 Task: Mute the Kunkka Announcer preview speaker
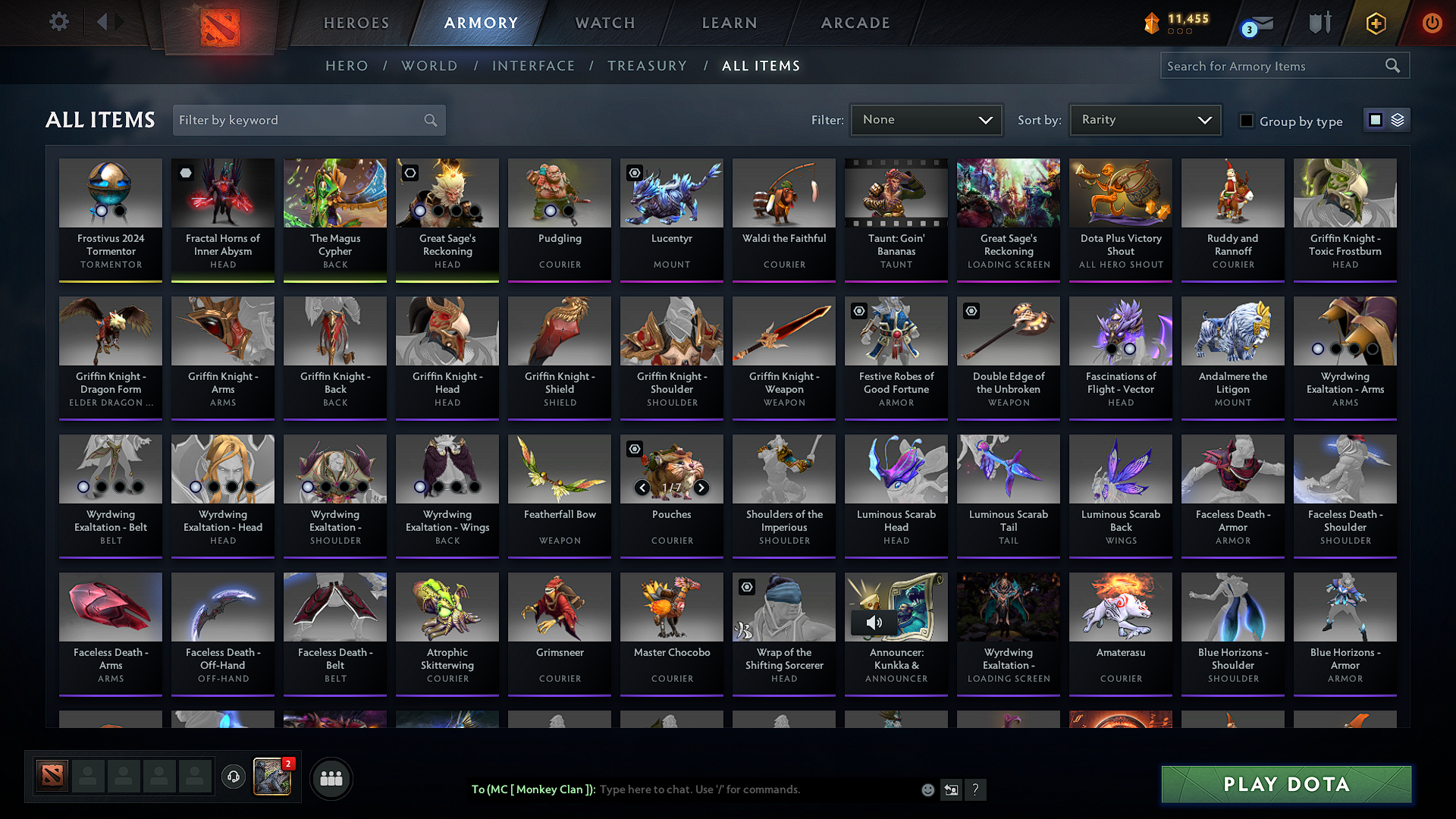click(874, 622)
